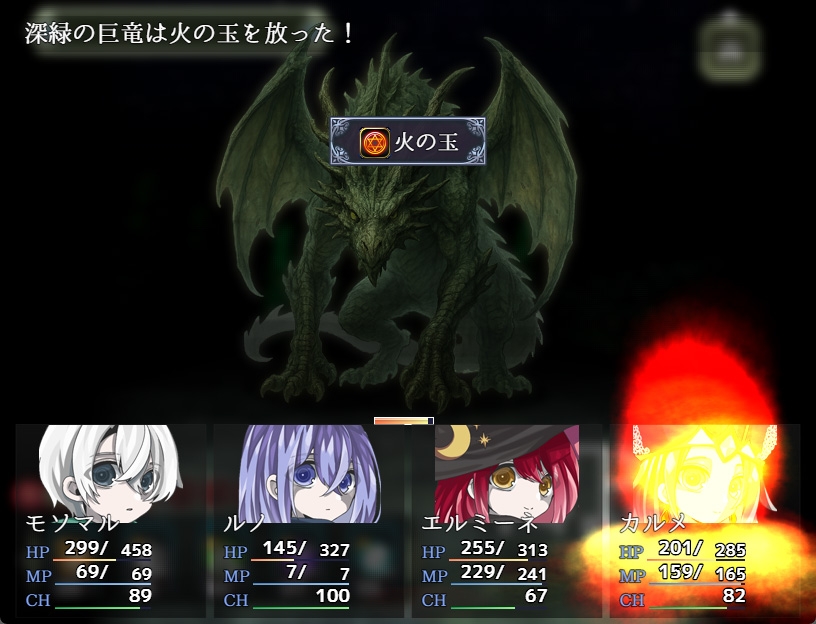Pick カルメ's burning character panel
816x624 pixels.
(x=704, y=520)
